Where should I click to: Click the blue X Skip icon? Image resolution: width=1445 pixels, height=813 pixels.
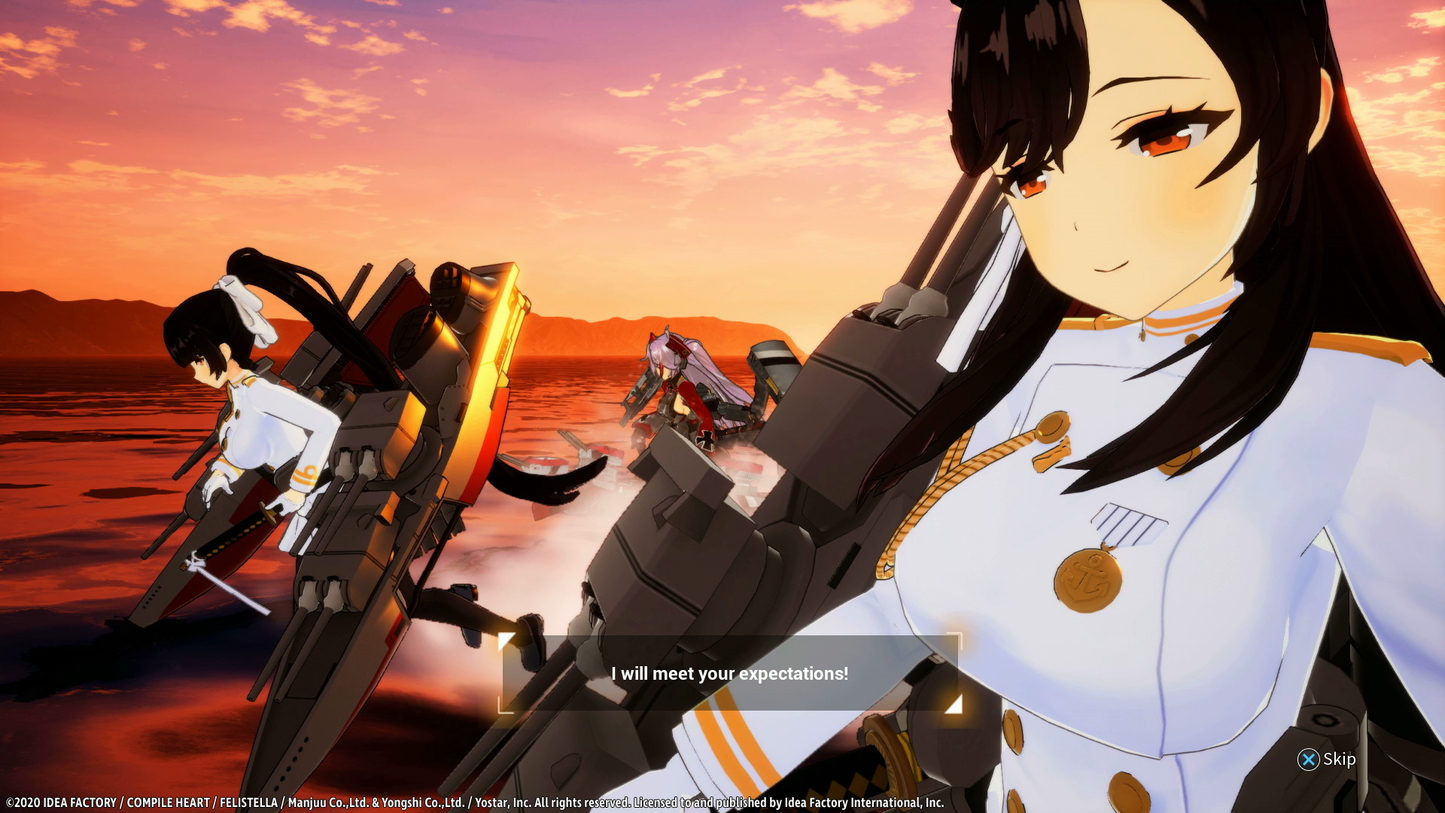pos(1308,760)
